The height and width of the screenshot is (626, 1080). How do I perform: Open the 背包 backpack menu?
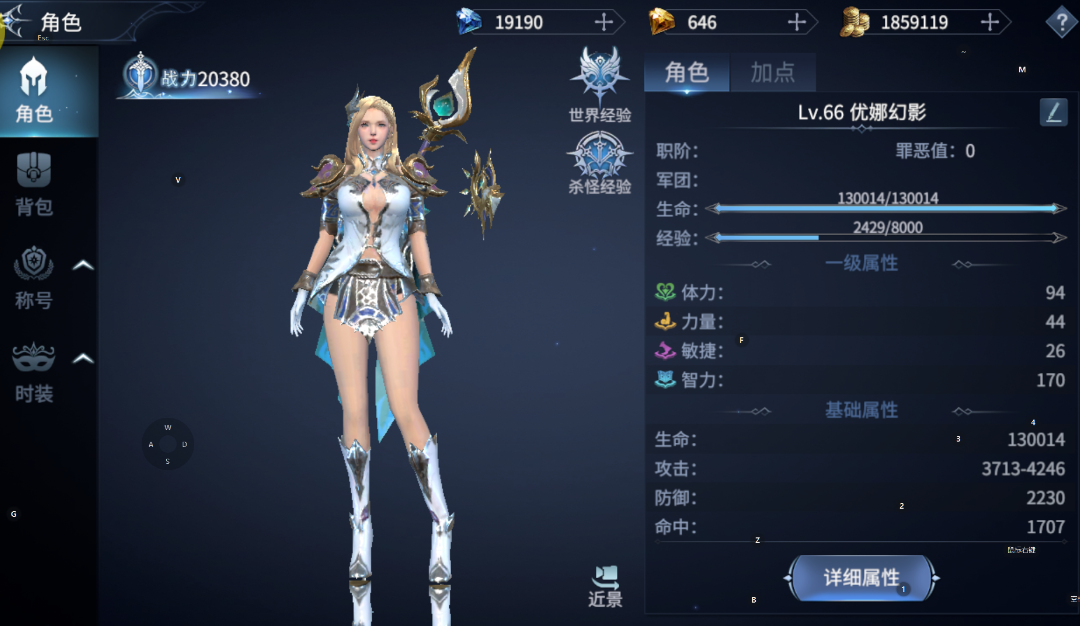click(34, 184)
